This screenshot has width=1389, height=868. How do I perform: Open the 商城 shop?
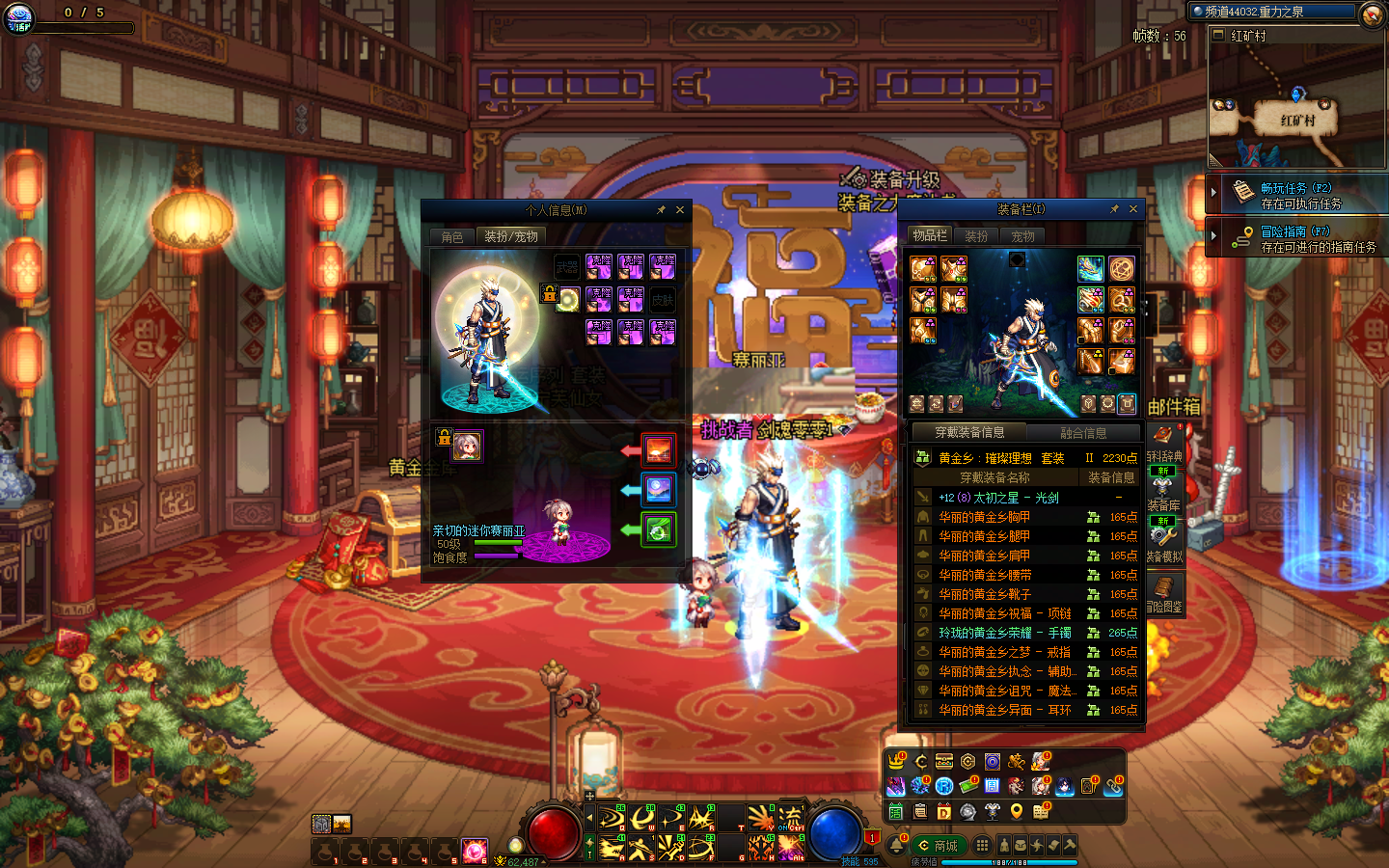tap(937, 846)
